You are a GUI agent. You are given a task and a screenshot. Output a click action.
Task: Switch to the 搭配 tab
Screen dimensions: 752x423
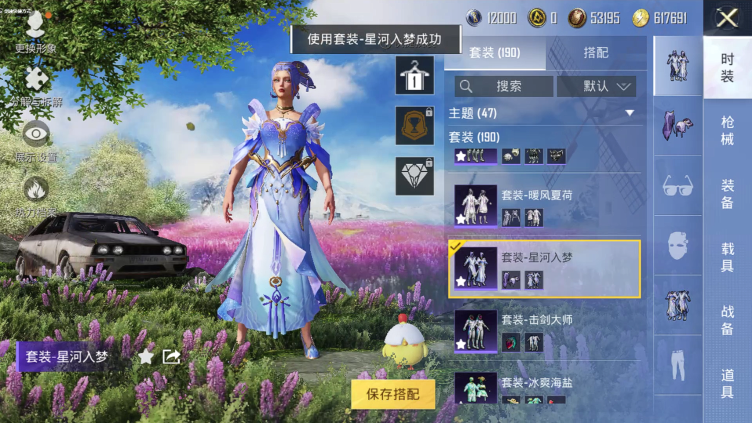(596, 53)
